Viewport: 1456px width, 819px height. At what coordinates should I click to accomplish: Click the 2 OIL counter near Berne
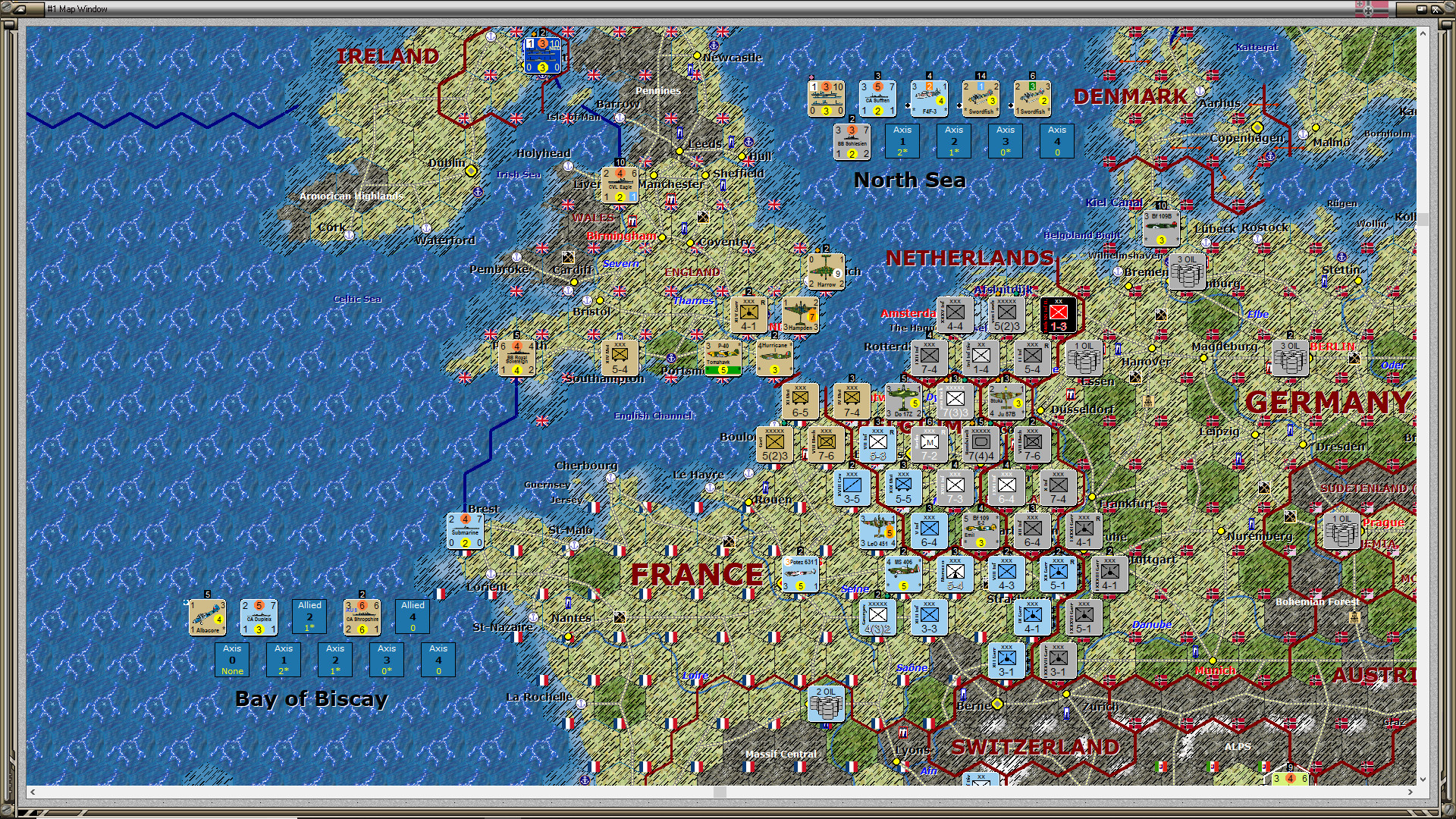point(826,705)
